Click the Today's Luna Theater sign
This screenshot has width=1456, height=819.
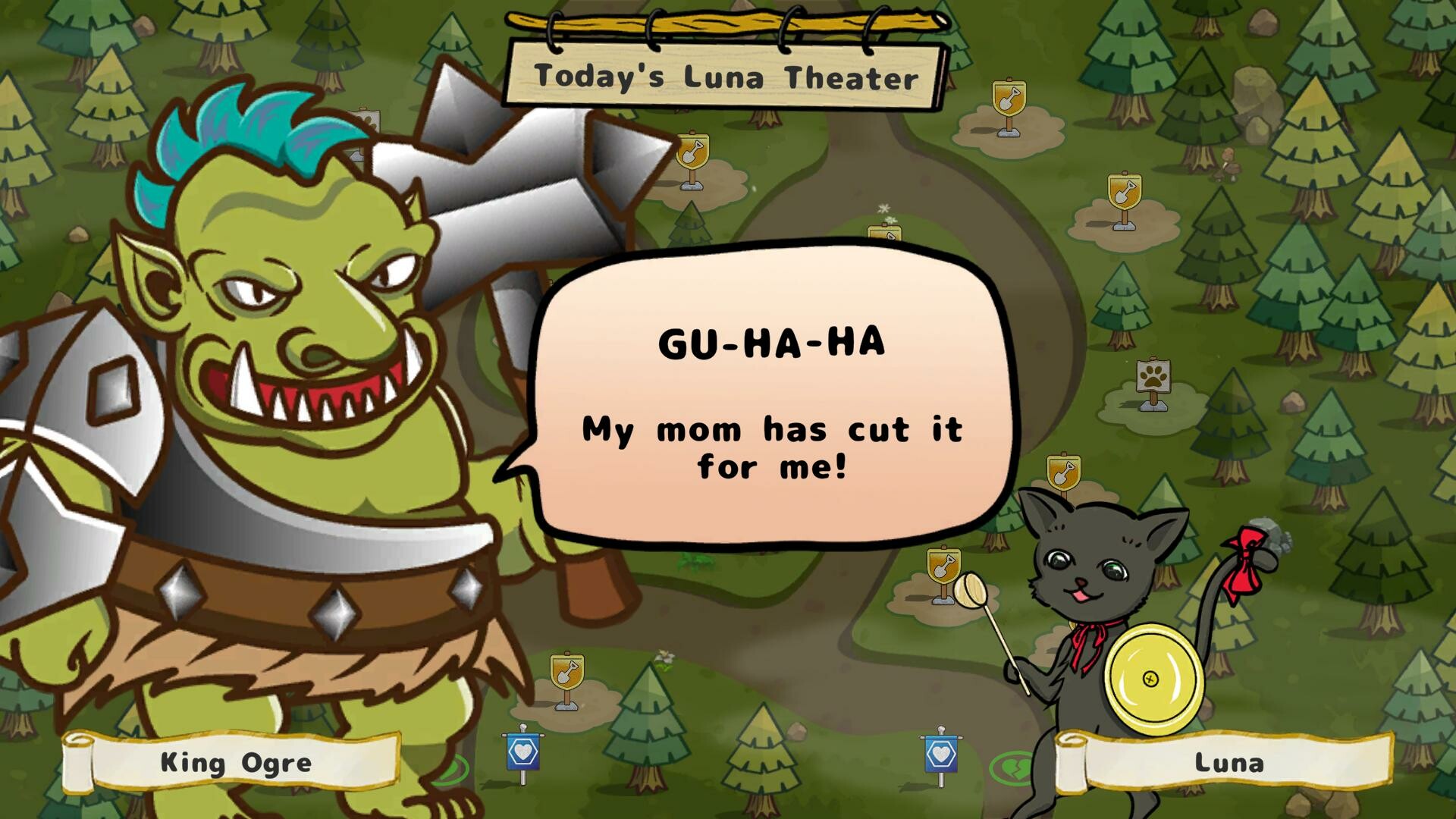coord(724,76)
